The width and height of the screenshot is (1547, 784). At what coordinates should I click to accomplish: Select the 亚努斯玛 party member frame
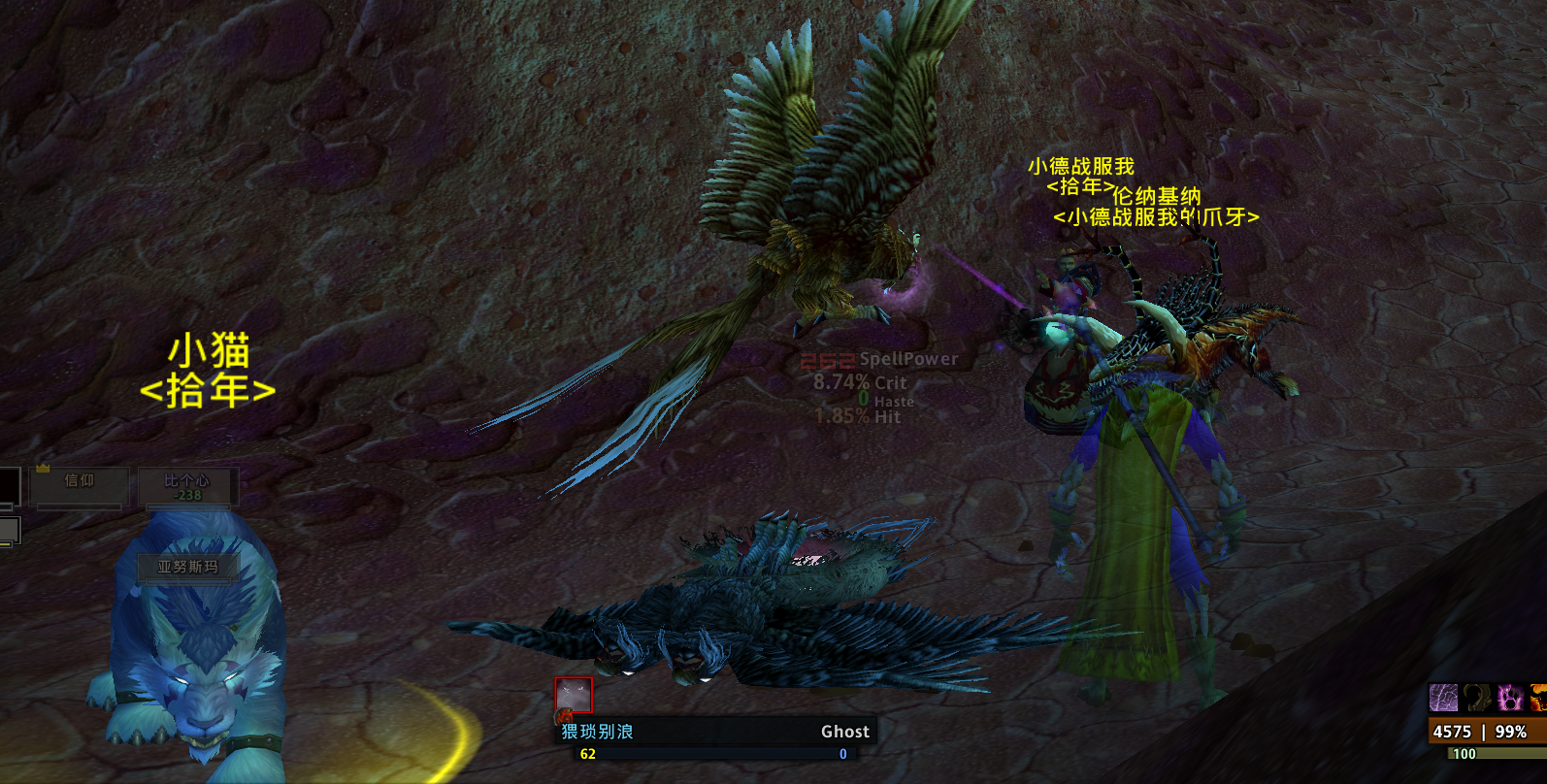click(x=188, y=568)
